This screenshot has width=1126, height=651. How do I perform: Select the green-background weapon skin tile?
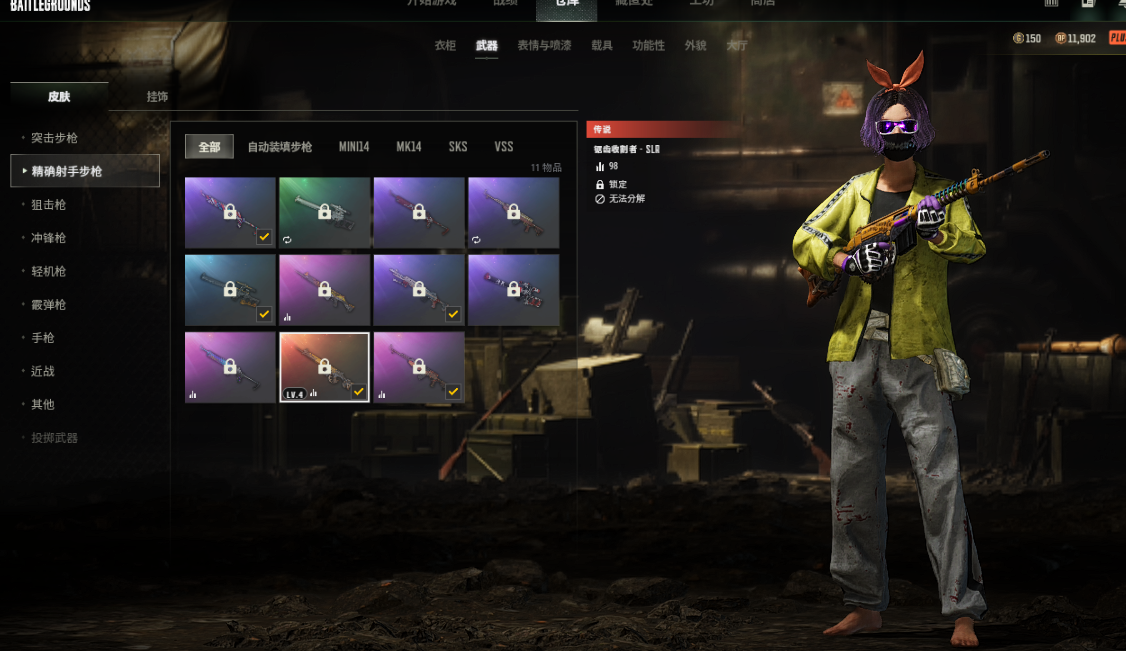pos(324,212)
